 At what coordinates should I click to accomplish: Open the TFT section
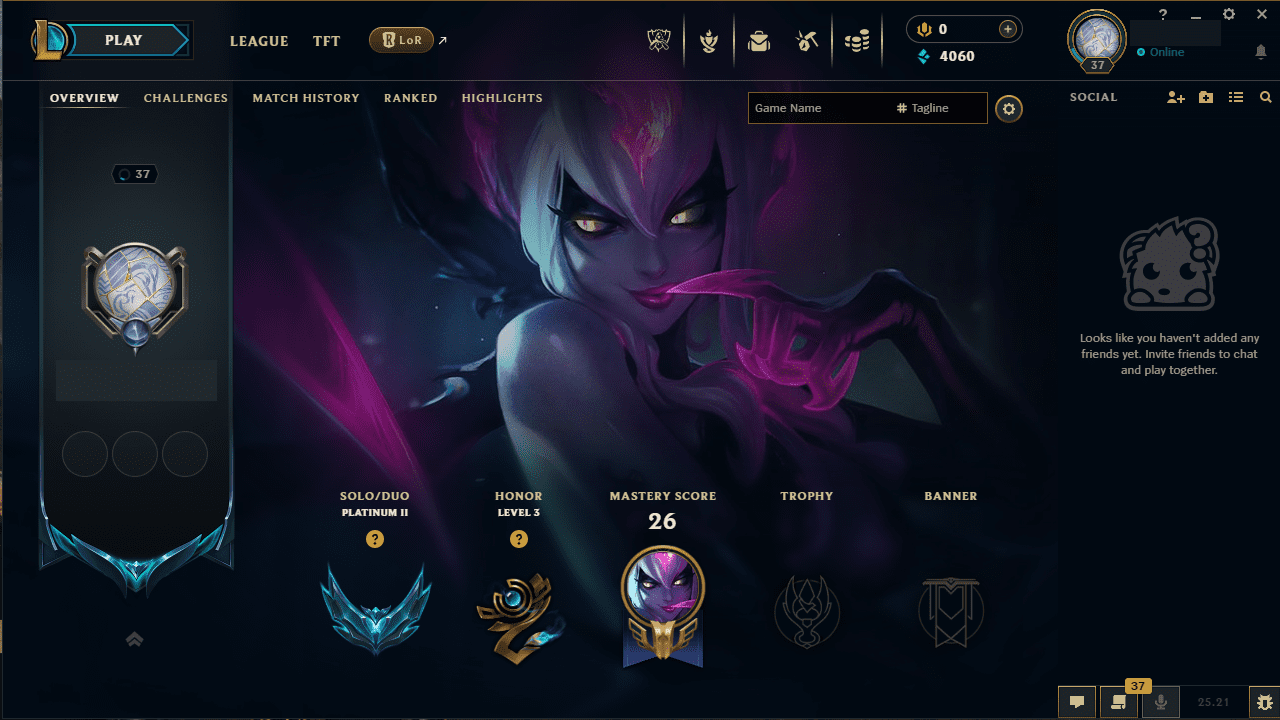coord(326,41)
